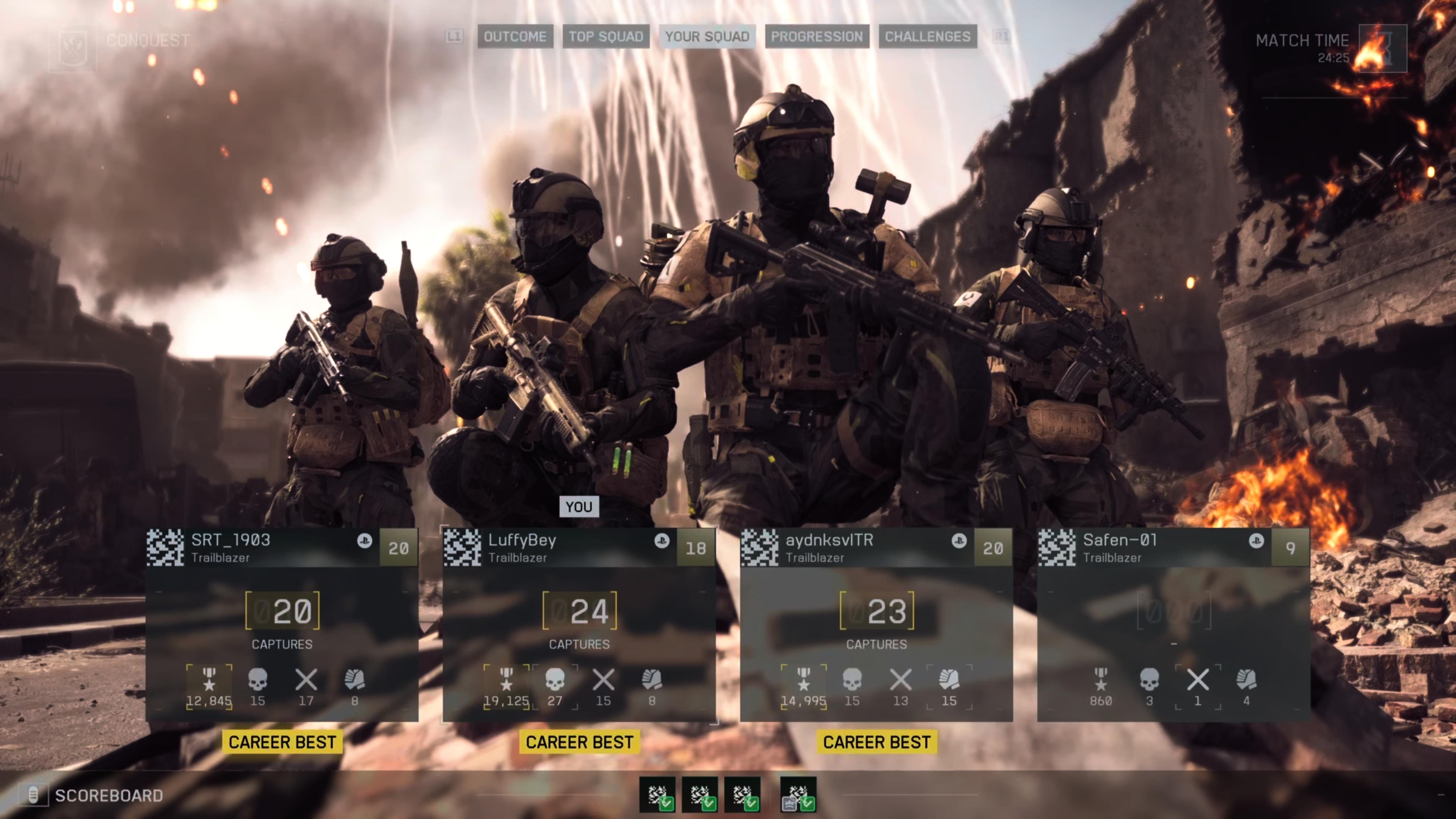Image resolution: width=1456 pixels, height=819 pixels.
Task: Switch to the Outcome tab
Action: click(515, 37)
